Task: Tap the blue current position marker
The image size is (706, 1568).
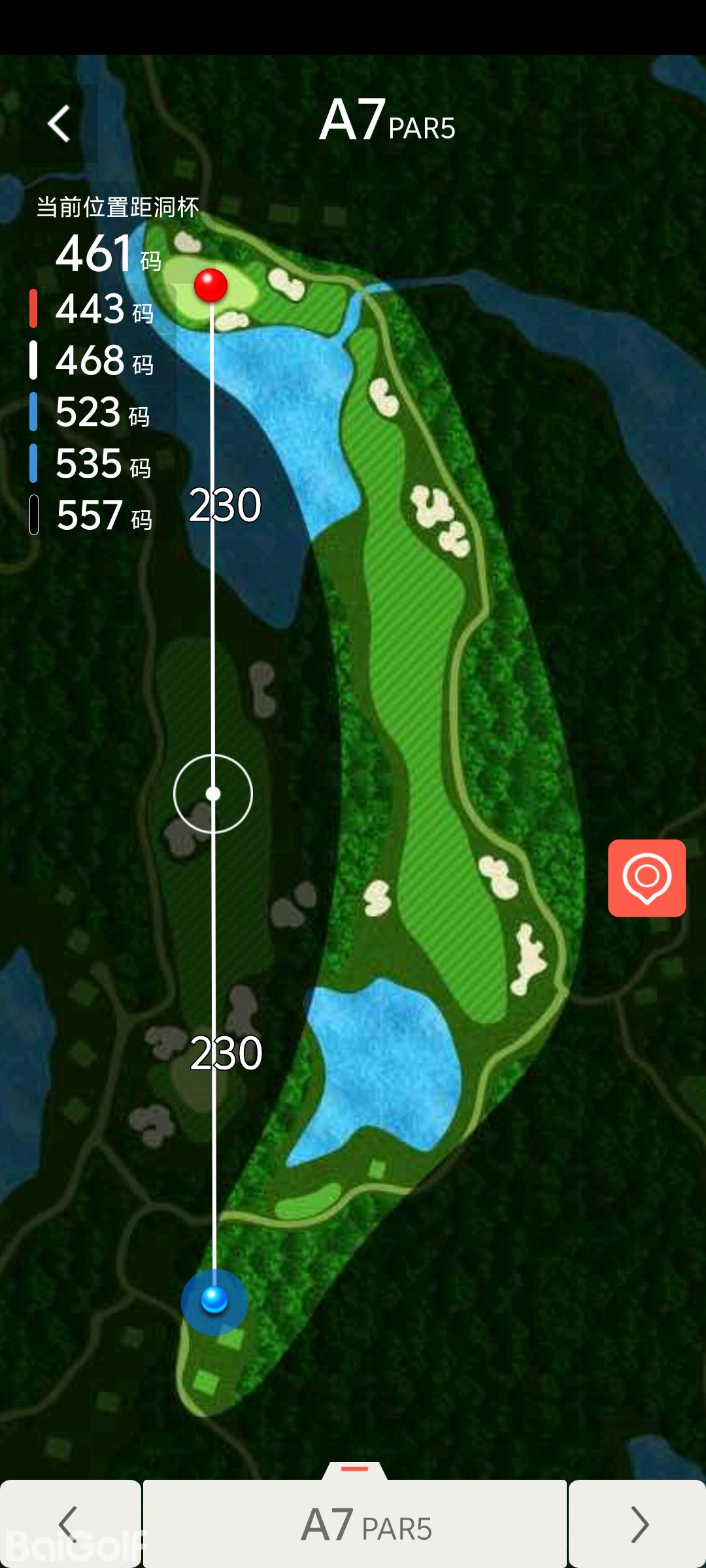Action: tap(214, 1300)
